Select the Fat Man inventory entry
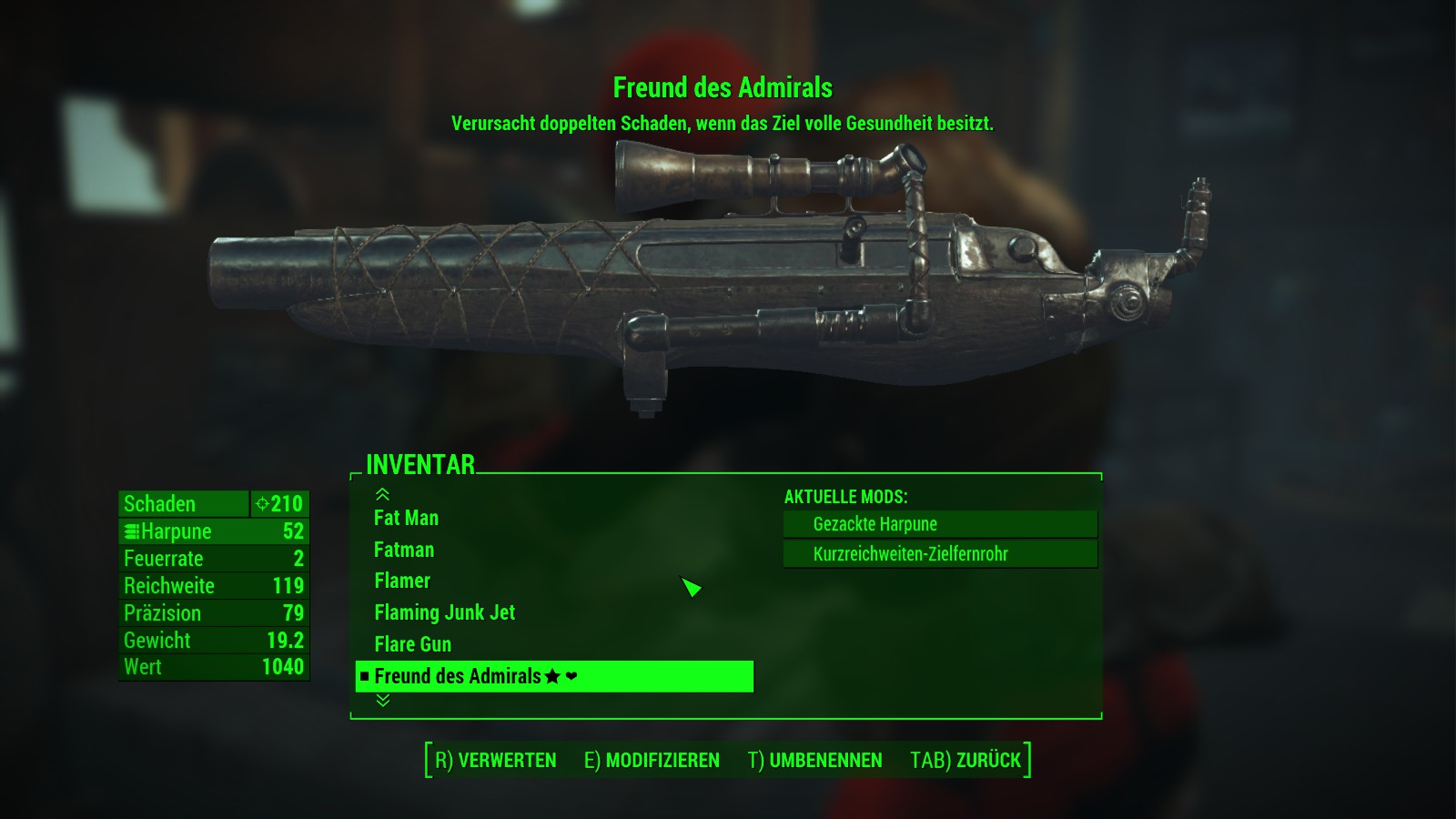 pos(406,518)
